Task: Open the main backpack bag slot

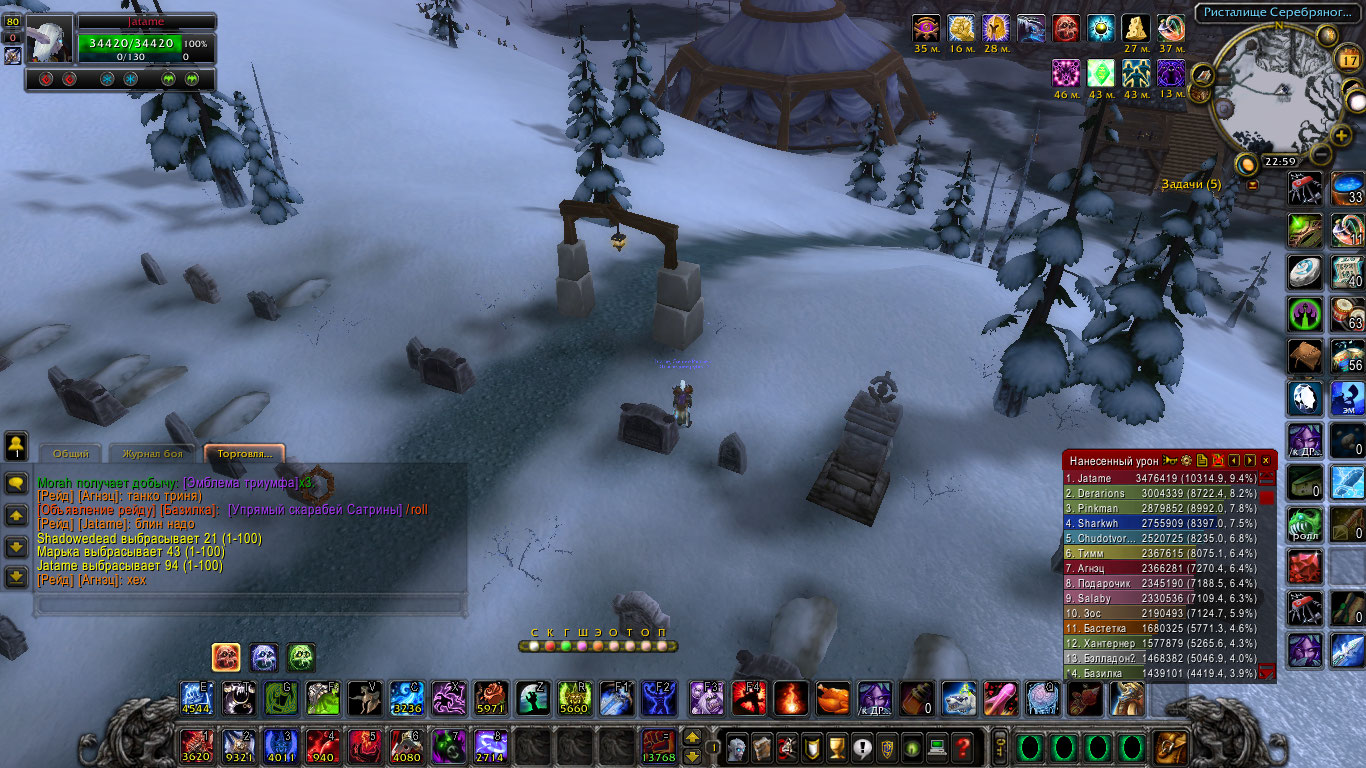Action: [x=1169, y=746]
